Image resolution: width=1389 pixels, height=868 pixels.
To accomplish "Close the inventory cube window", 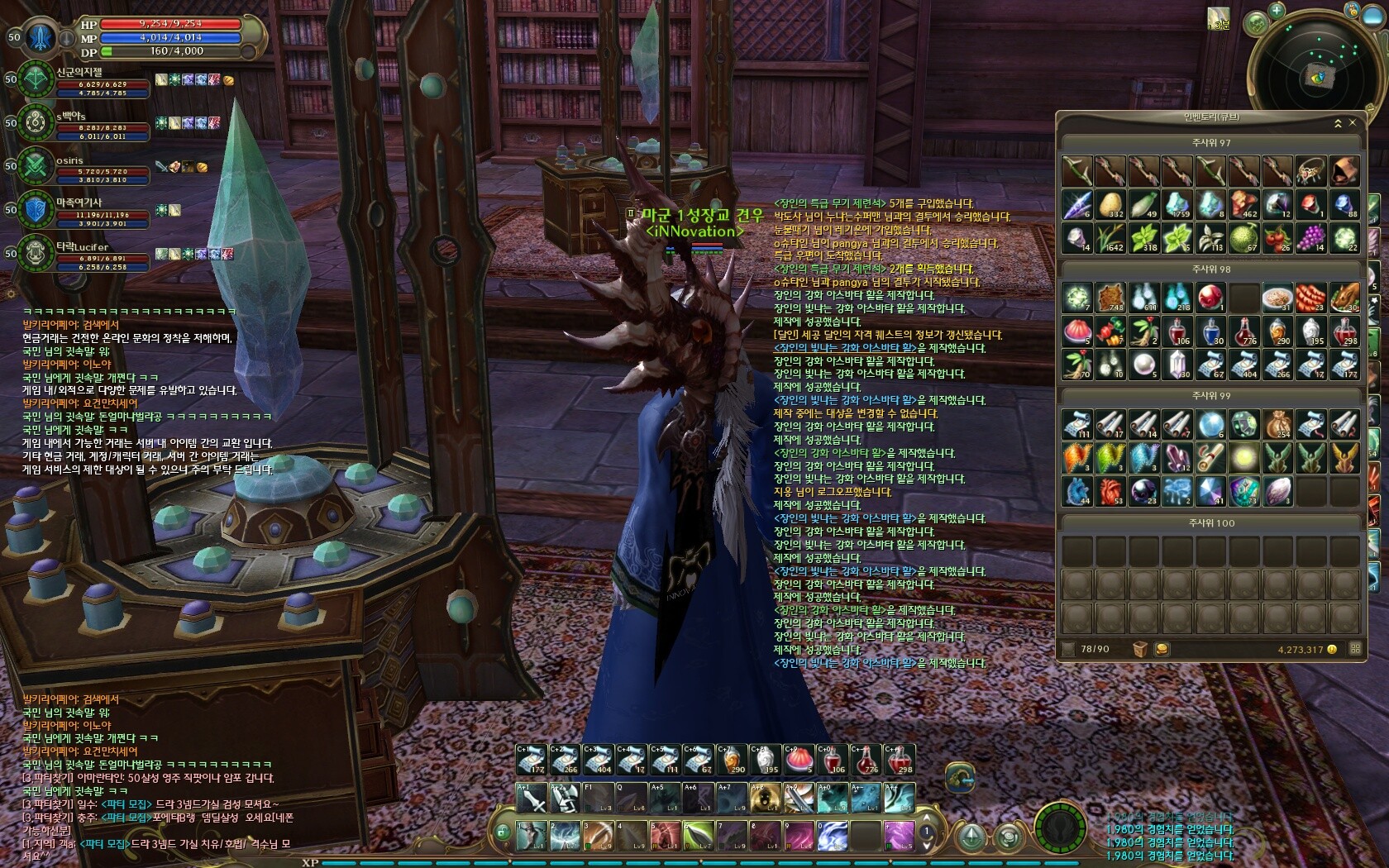I will [1353, 123].
